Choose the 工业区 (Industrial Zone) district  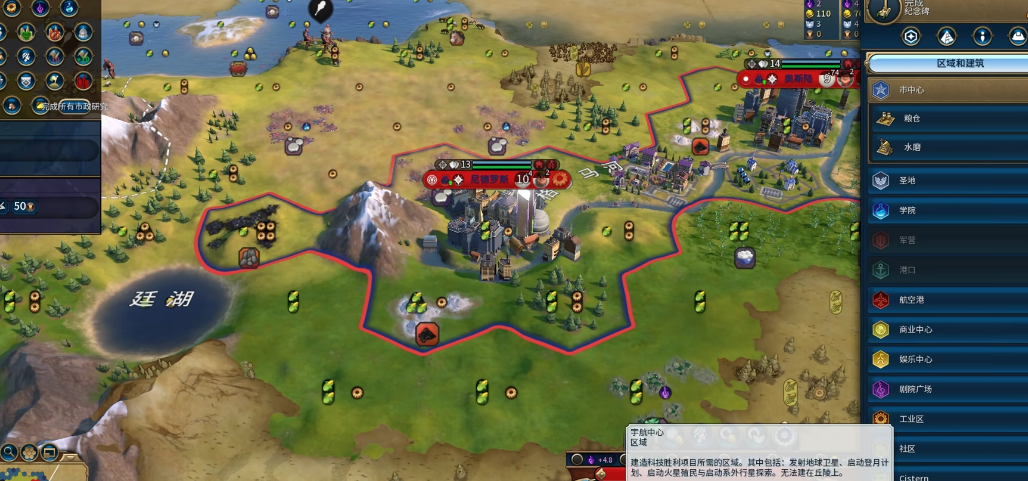pyautogui.click(x=945, y=419)
